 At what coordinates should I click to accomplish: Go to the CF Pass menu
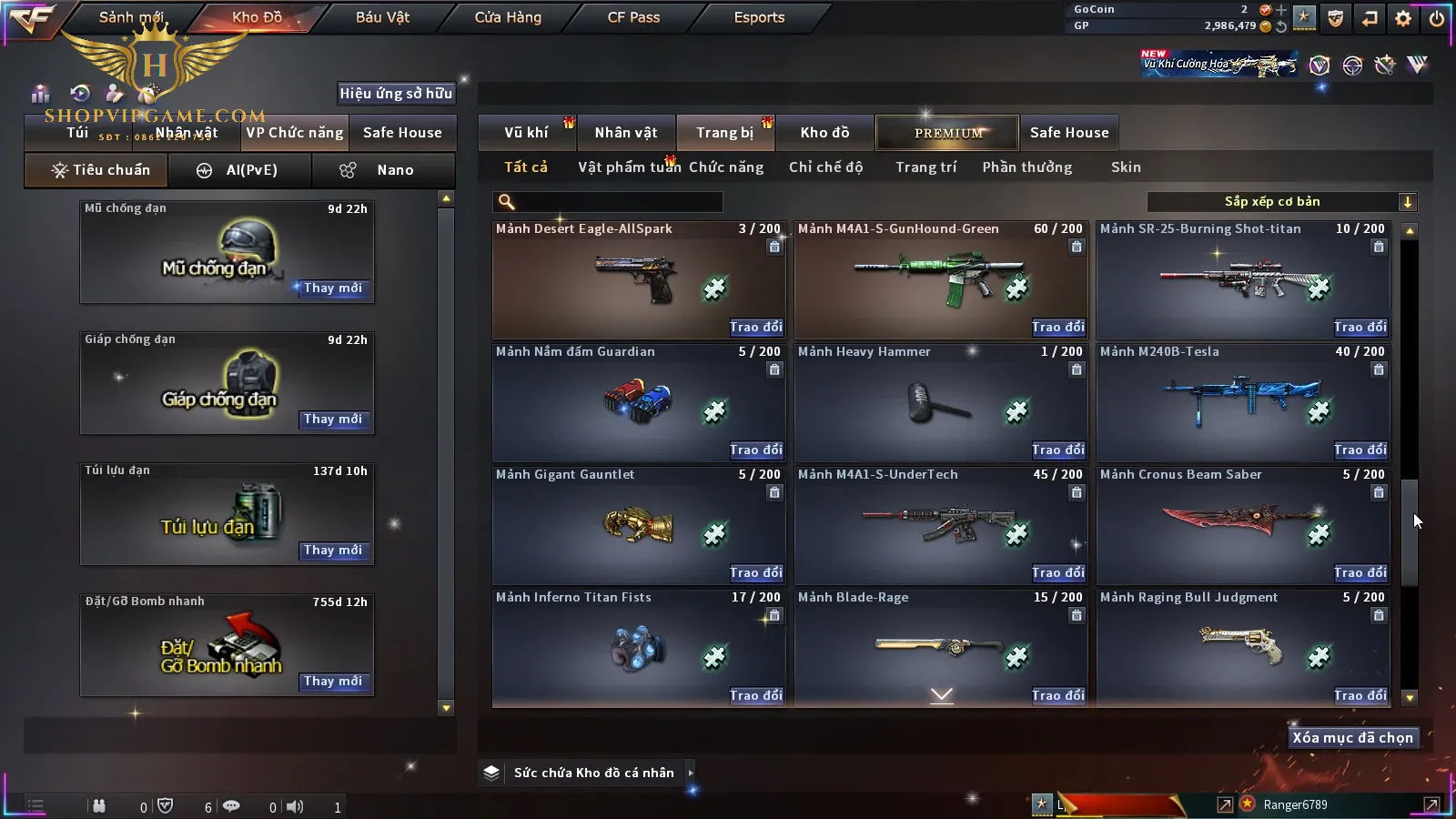tap(633, 17)
